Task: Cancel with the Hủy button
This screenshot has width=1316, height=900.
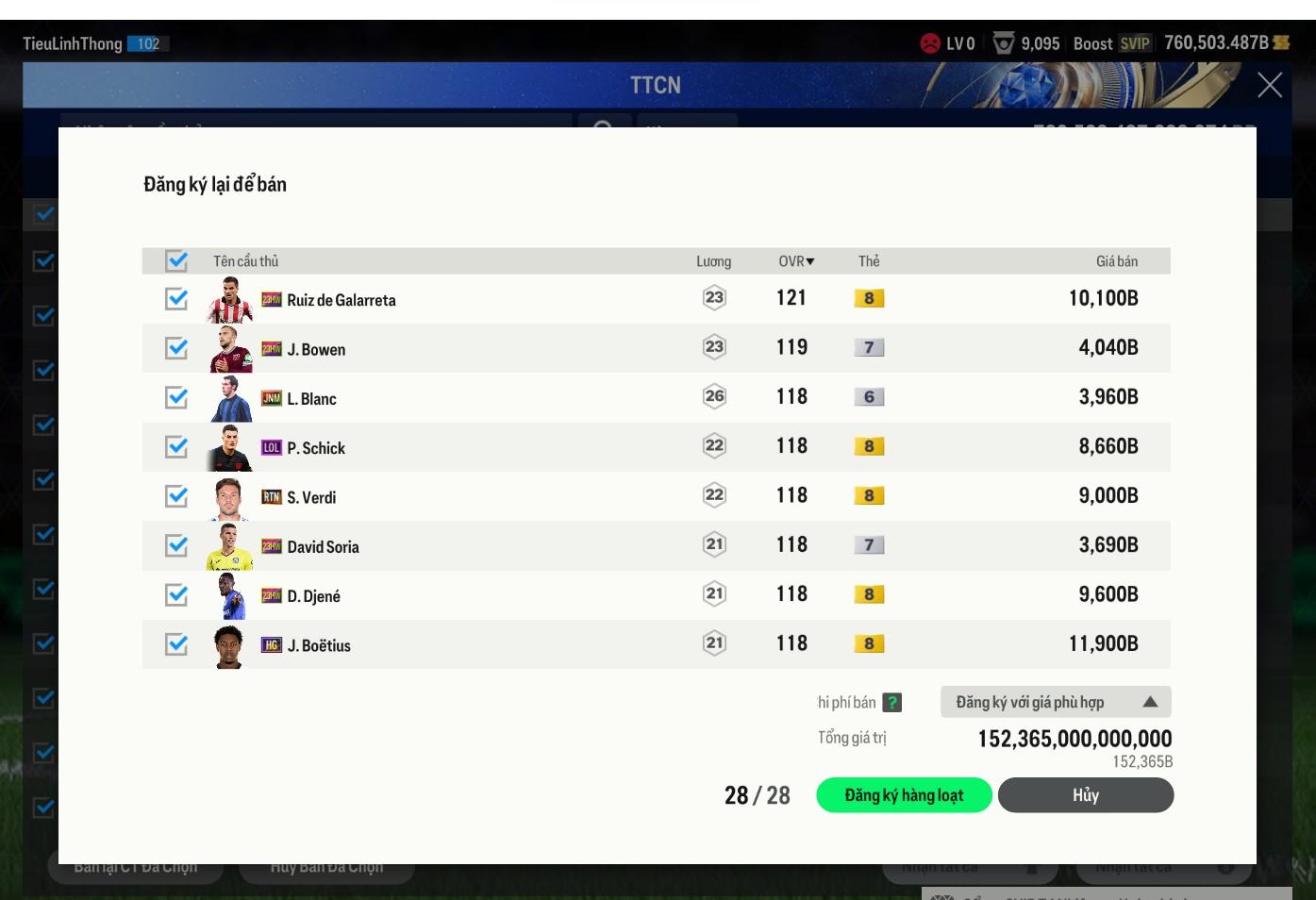Action: pos(1085,795)
